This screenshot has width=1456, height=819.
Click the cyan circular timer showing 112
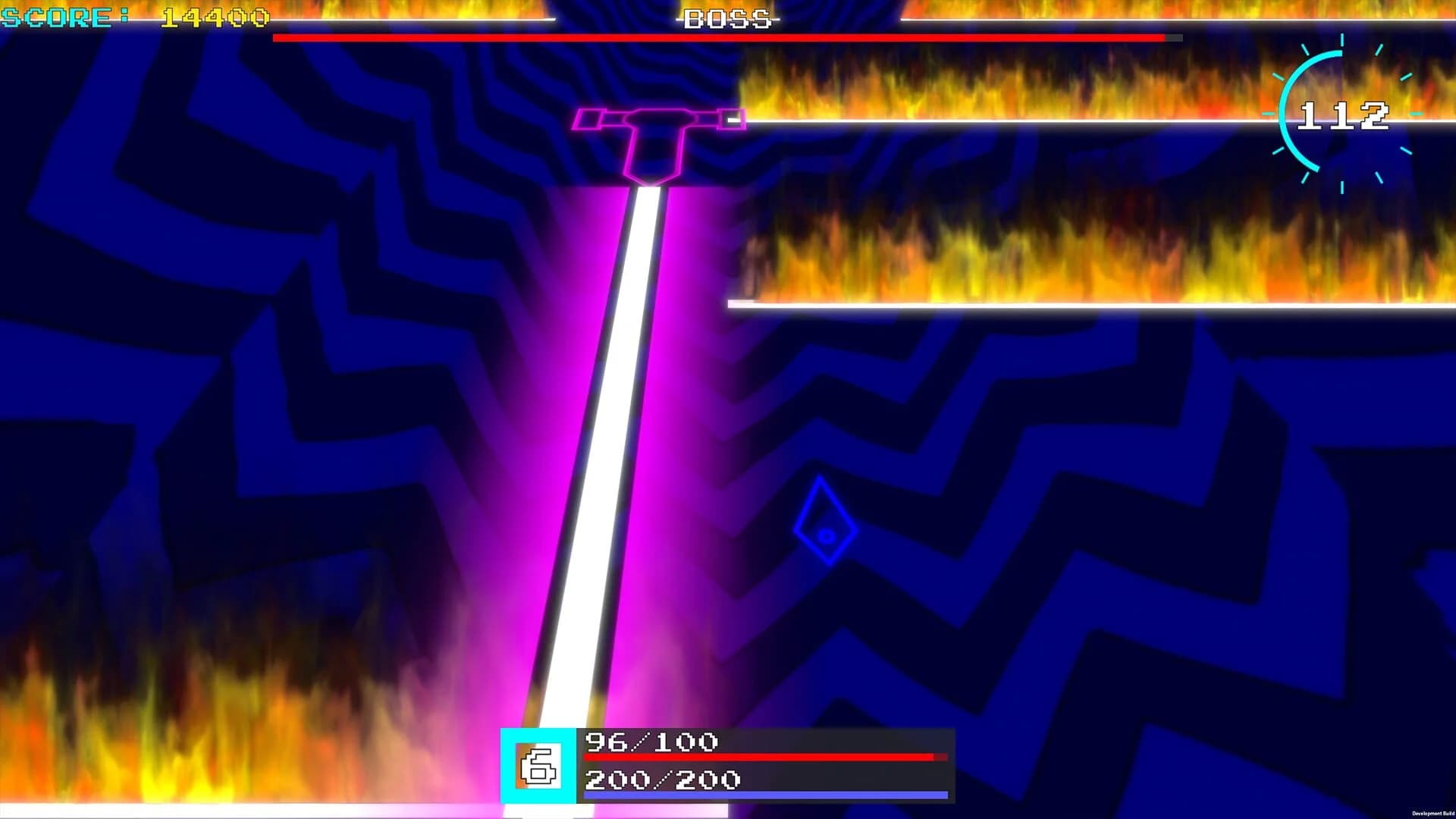click(1343, 115)
